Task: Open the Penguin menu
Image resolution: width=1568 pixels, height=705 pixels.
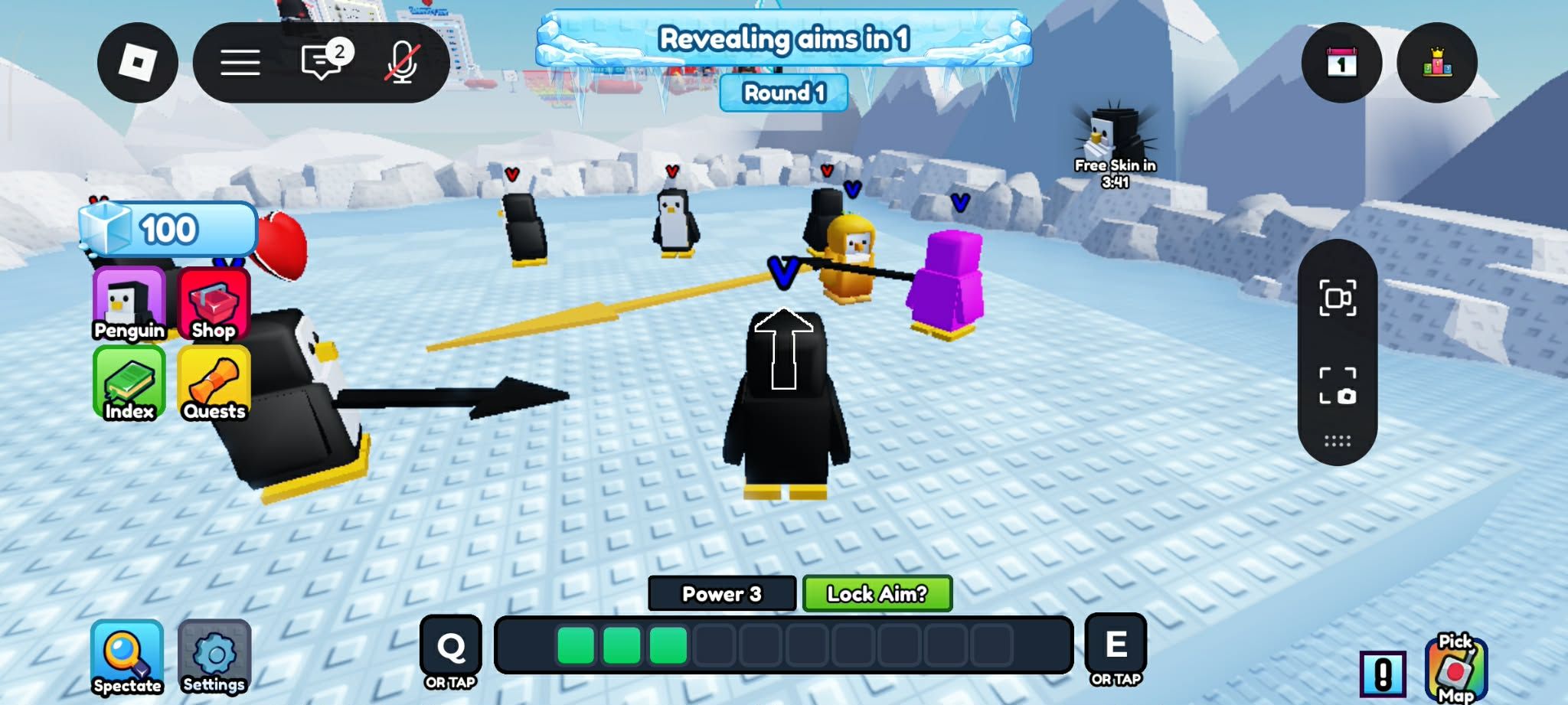Action: coord(129,304)
